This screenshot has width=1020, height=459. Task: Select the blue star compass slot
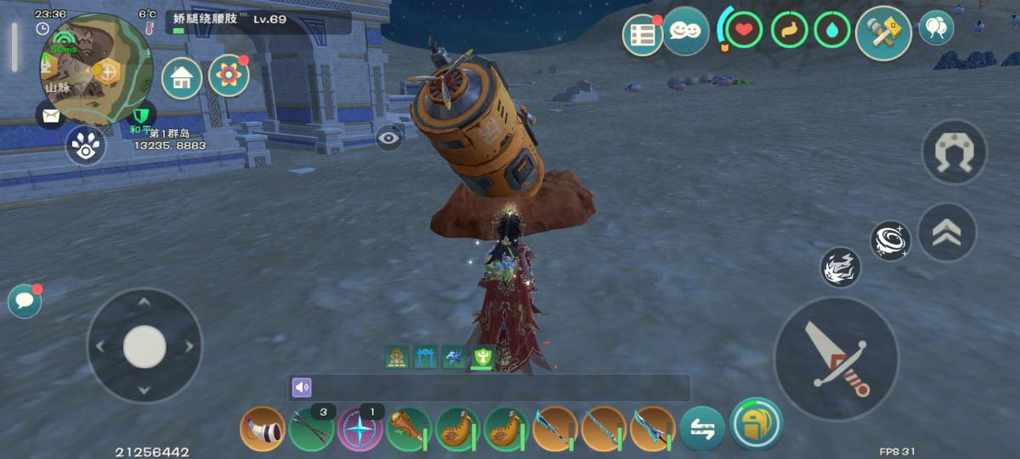tap(360, 430)
